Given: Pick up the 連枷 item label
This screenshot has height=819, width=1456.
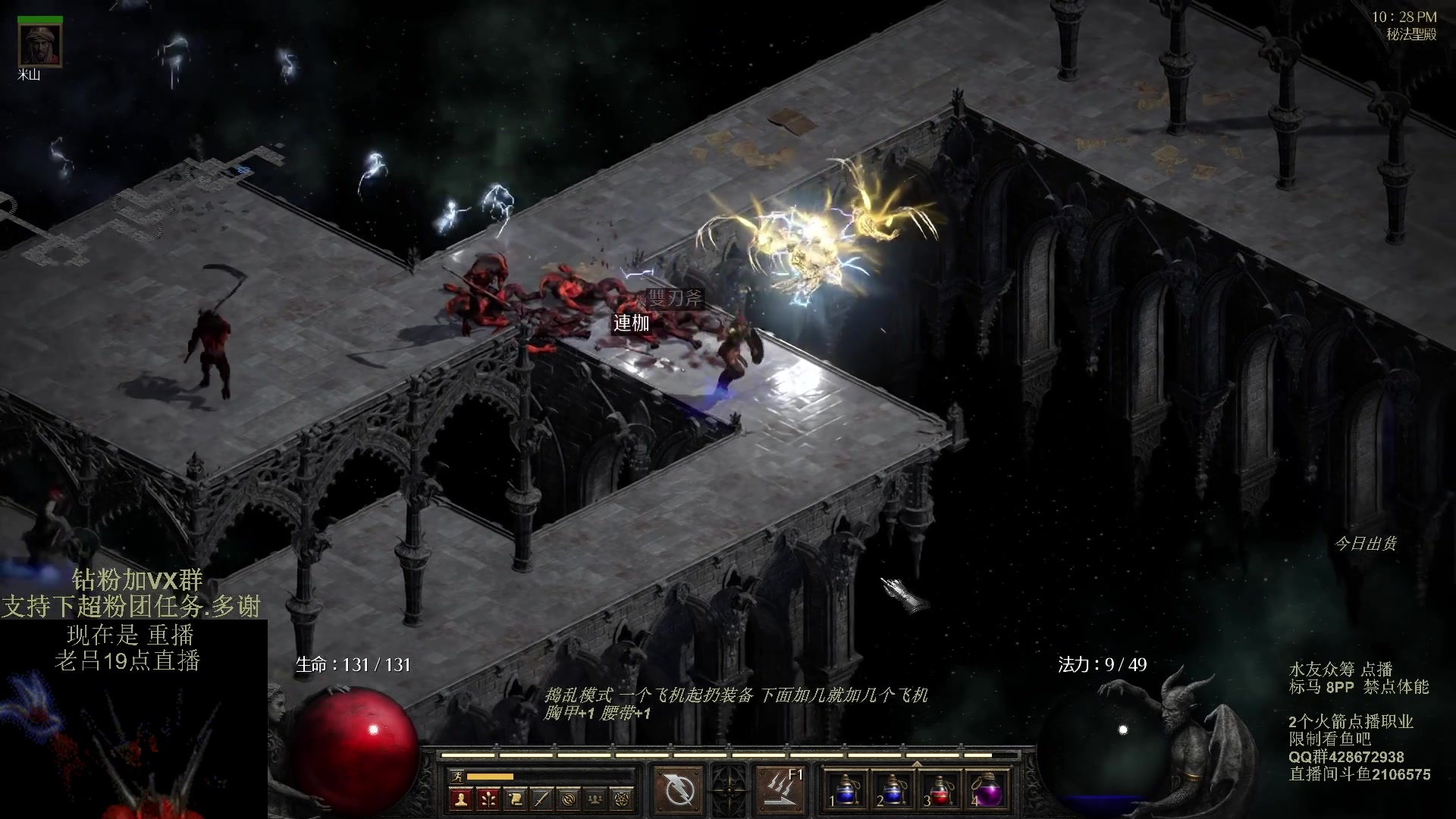Looking at the screenshot, I should 631,324.
